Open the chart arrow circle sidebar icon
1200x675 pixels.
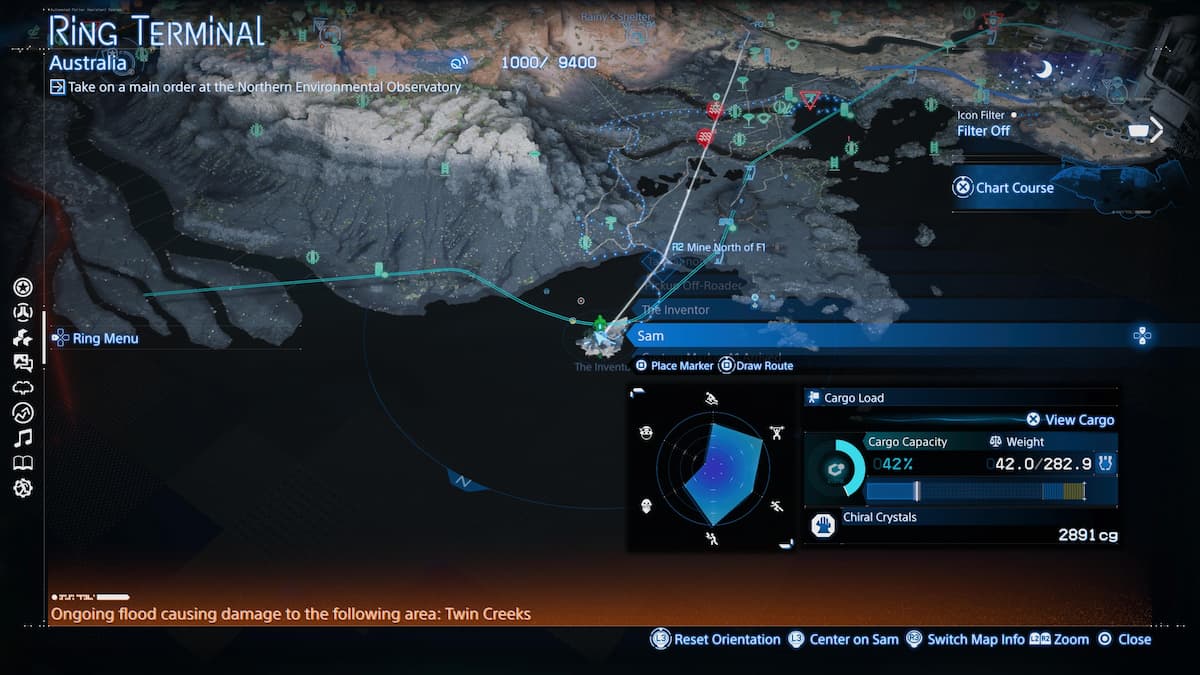(x=23, y=413)
